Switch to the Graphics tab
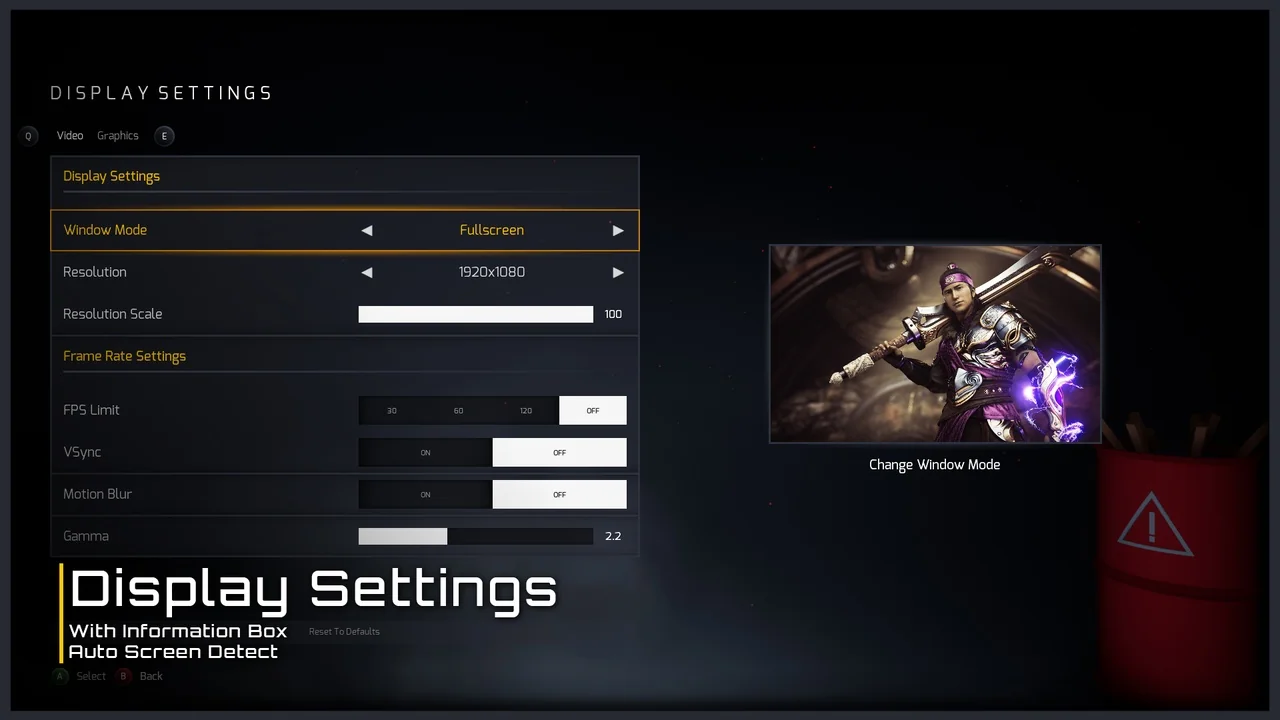Viewport: 1280px width, 720px height. [x=118, y=136]
